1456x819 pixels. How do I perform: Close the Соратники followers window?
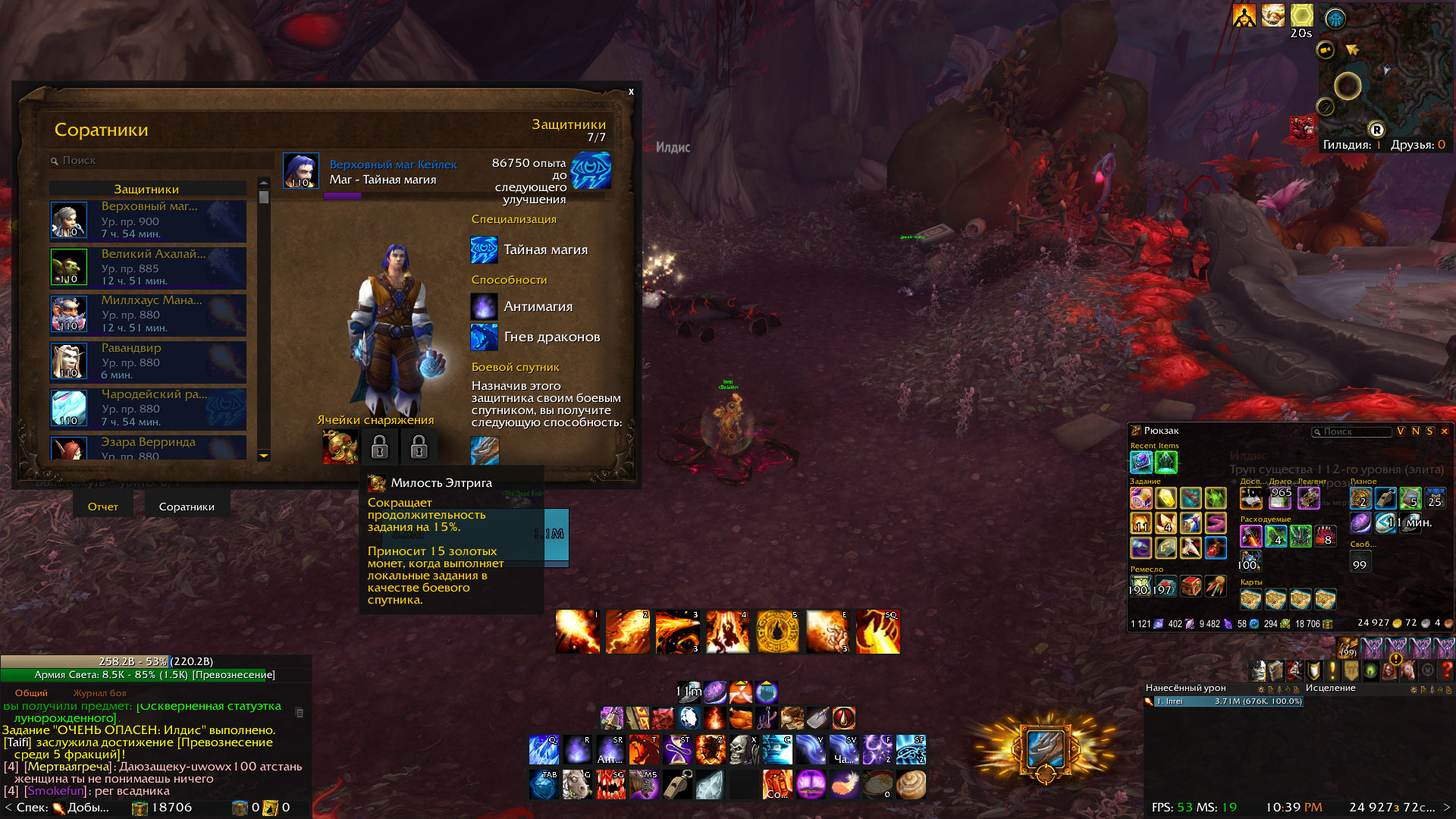coord(631,92)
